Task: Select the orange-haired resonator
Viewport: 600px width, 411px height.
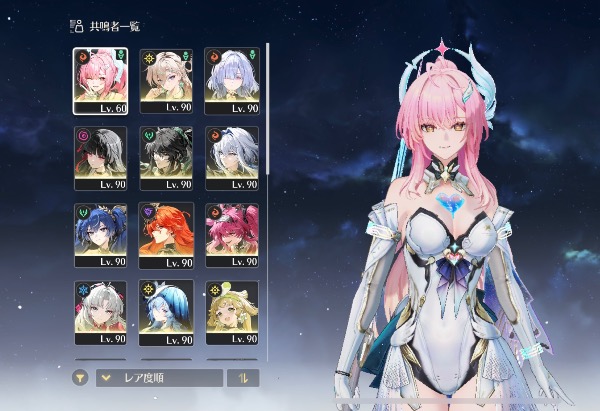Action: point(166,233)
